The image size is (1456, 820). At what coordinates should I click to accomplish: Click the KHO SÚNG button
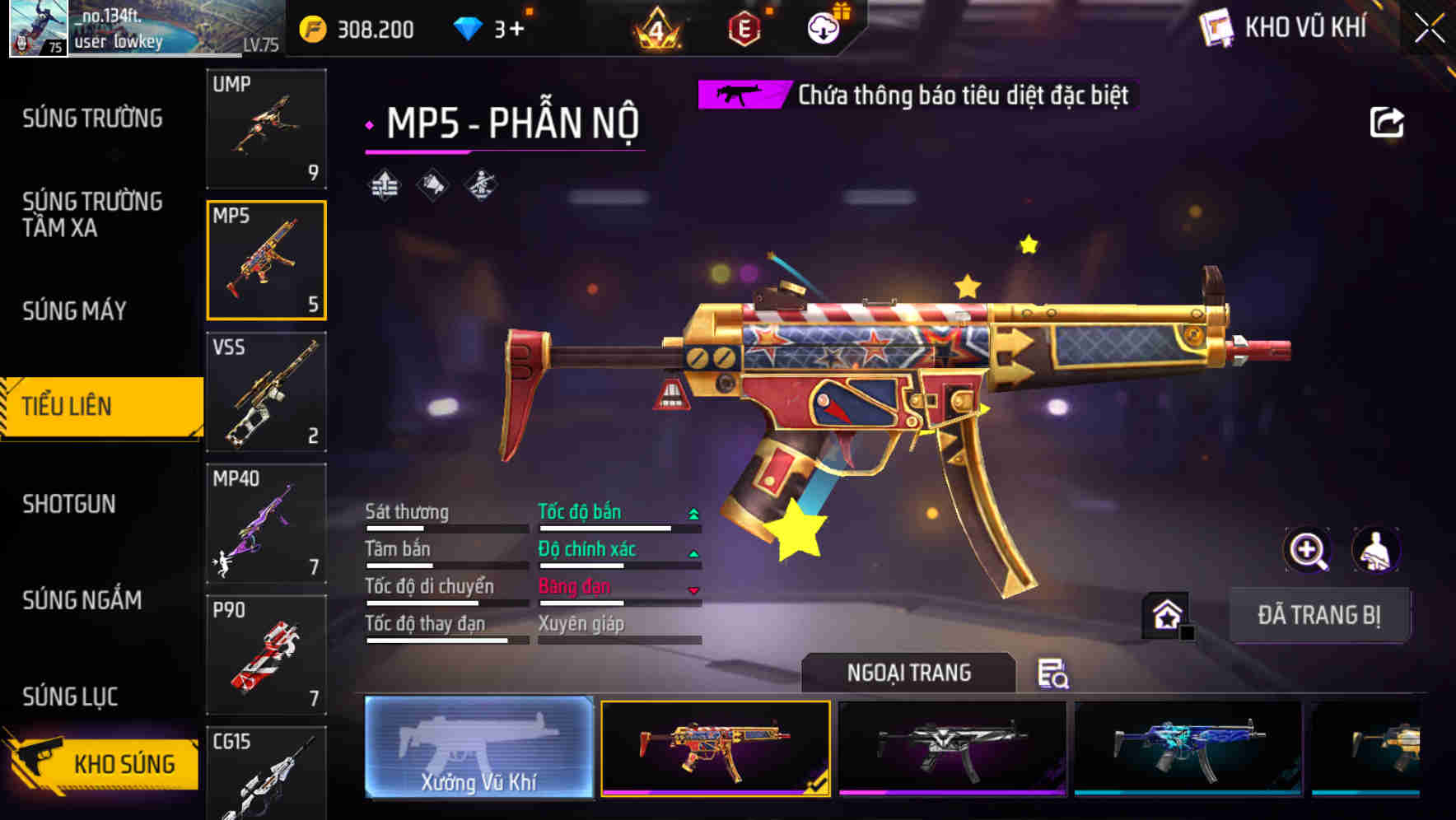tap(103, 762)
